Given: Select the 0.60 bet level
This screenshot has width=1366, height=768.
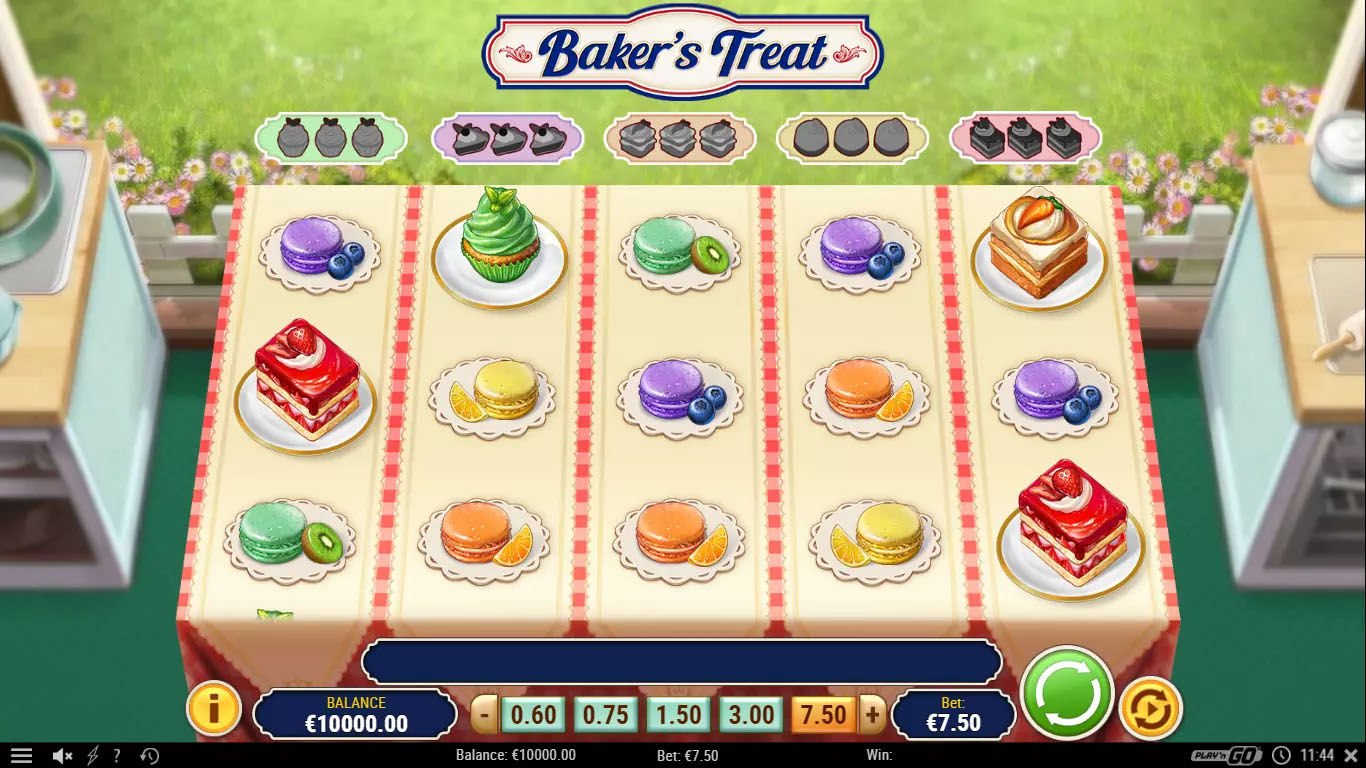Looking at the screenshot, I should (533, 715).
